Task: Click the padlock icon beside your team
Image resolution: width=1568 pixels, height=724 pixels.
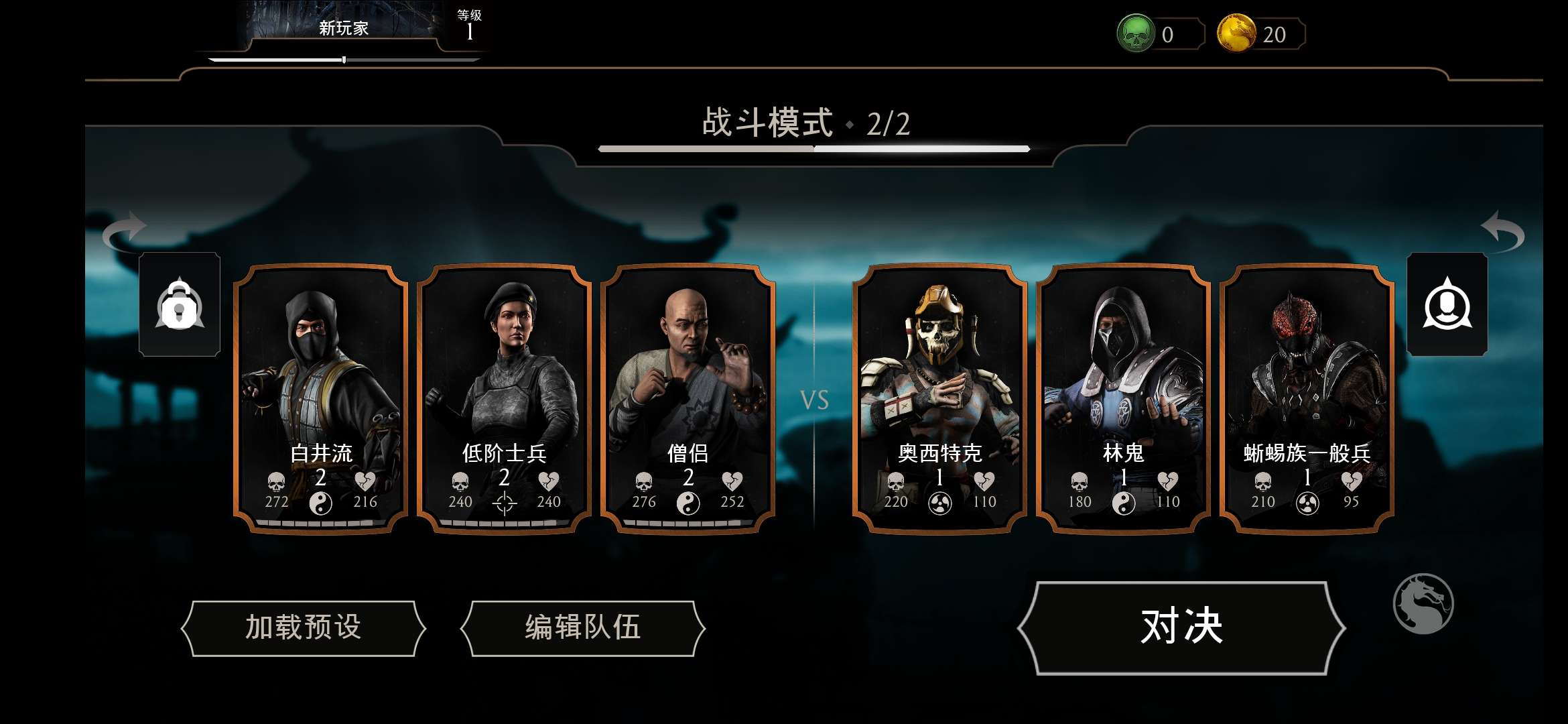Action: point(180,305)
